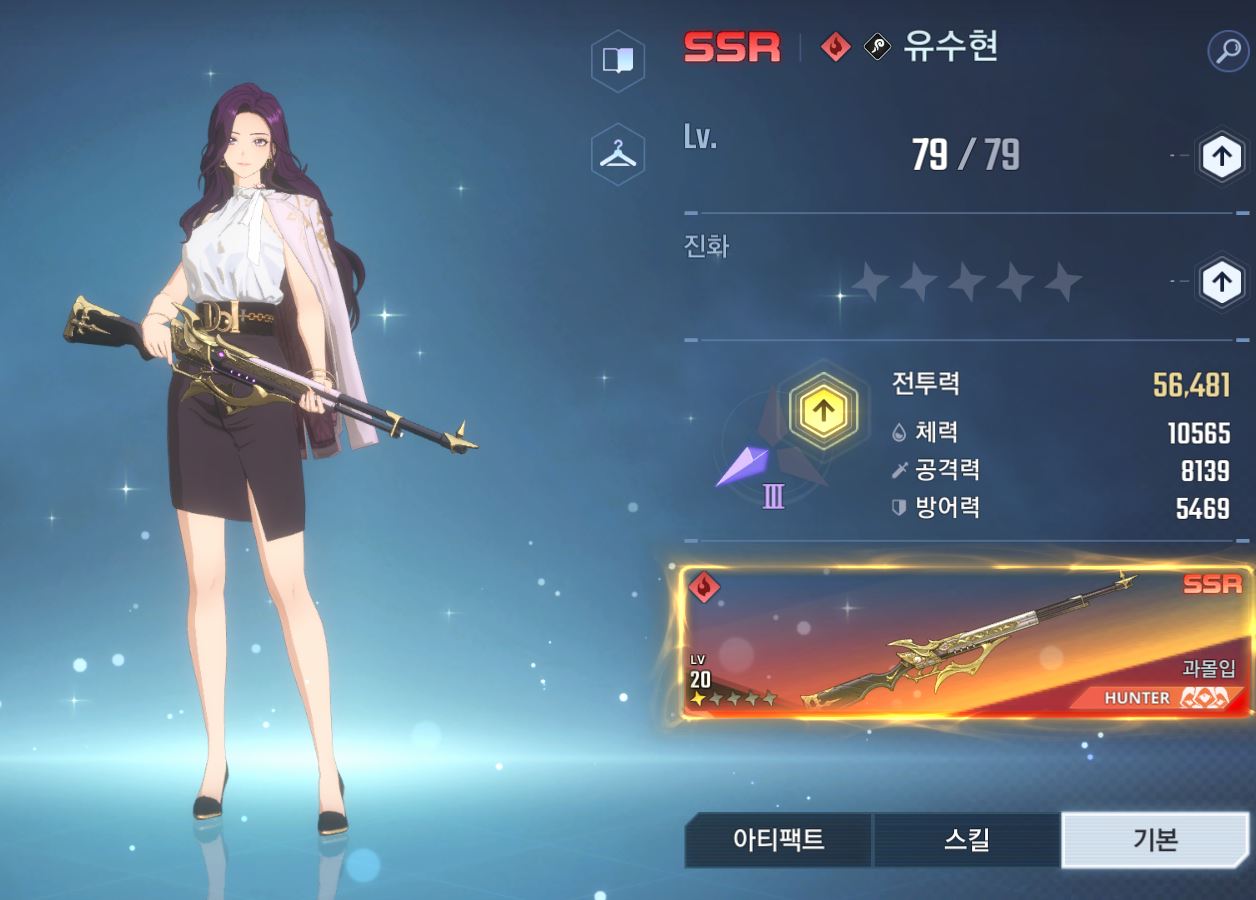Tap the evolution upgrade arrow beside the stars
The height and width of the screenshot is (900, 1256).
(1220, 283)
